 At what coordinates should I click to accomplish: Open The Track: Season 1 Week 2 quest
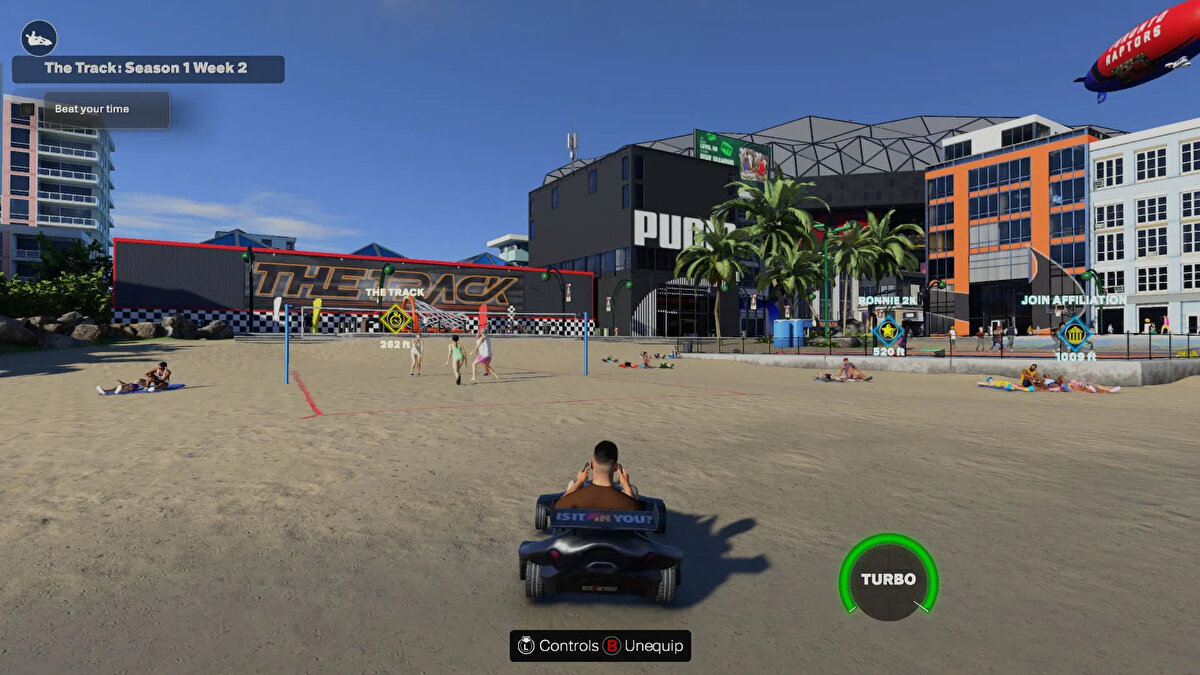click(x=147, y=69)
